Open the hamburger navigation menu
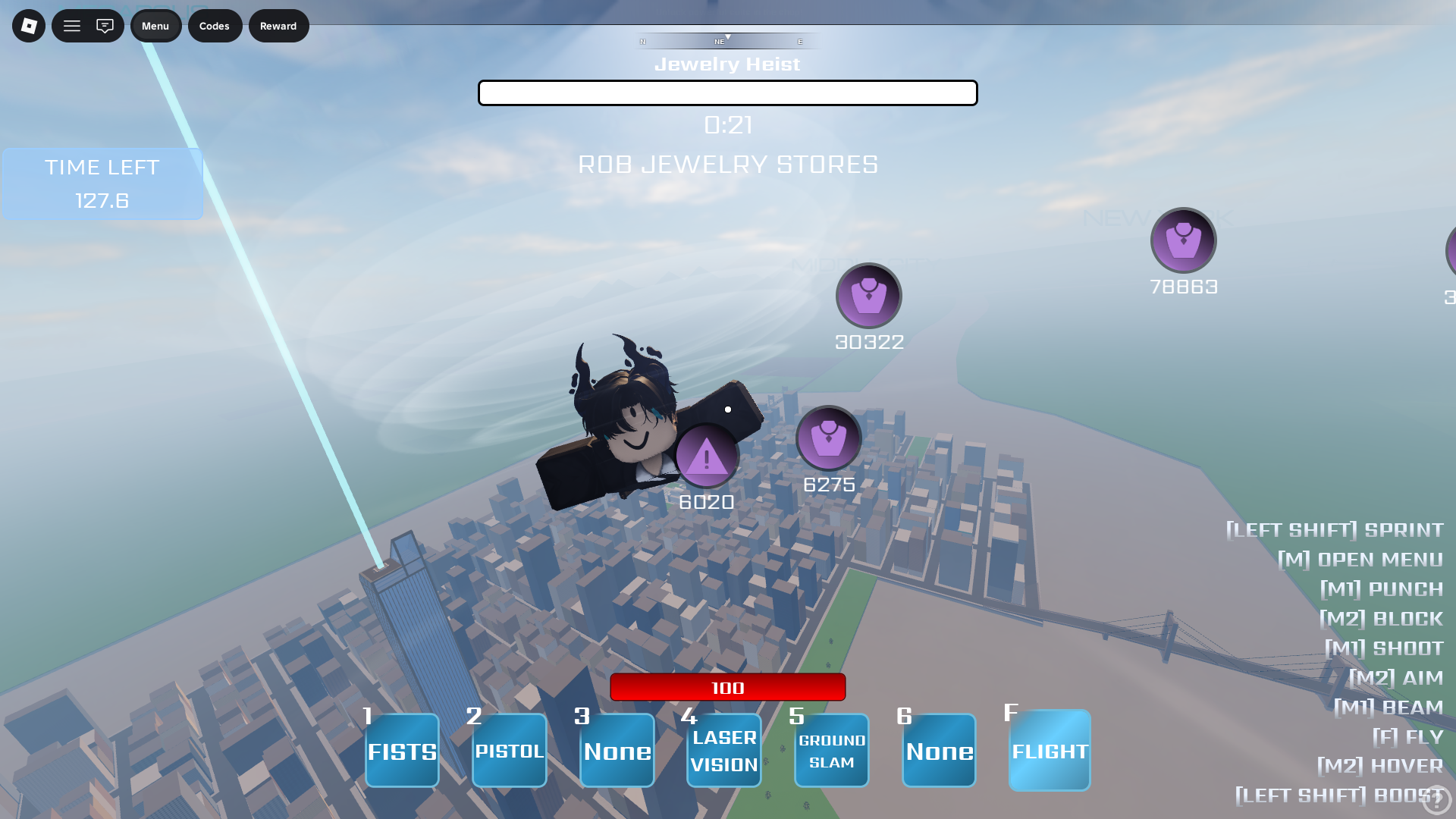 pos(72,25)
